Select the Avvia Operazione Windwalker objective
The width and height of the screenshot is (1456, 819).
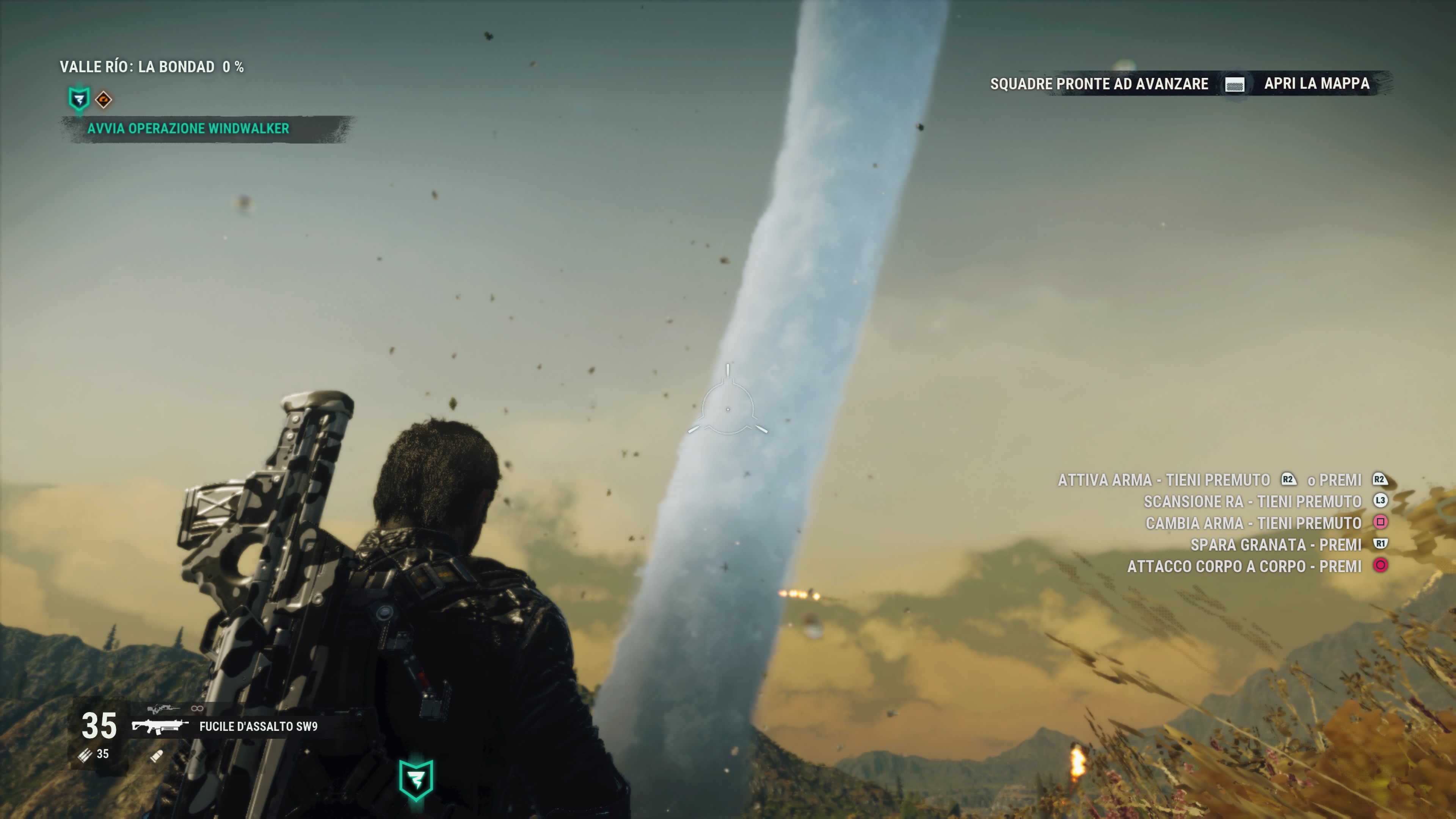[188, 129]
